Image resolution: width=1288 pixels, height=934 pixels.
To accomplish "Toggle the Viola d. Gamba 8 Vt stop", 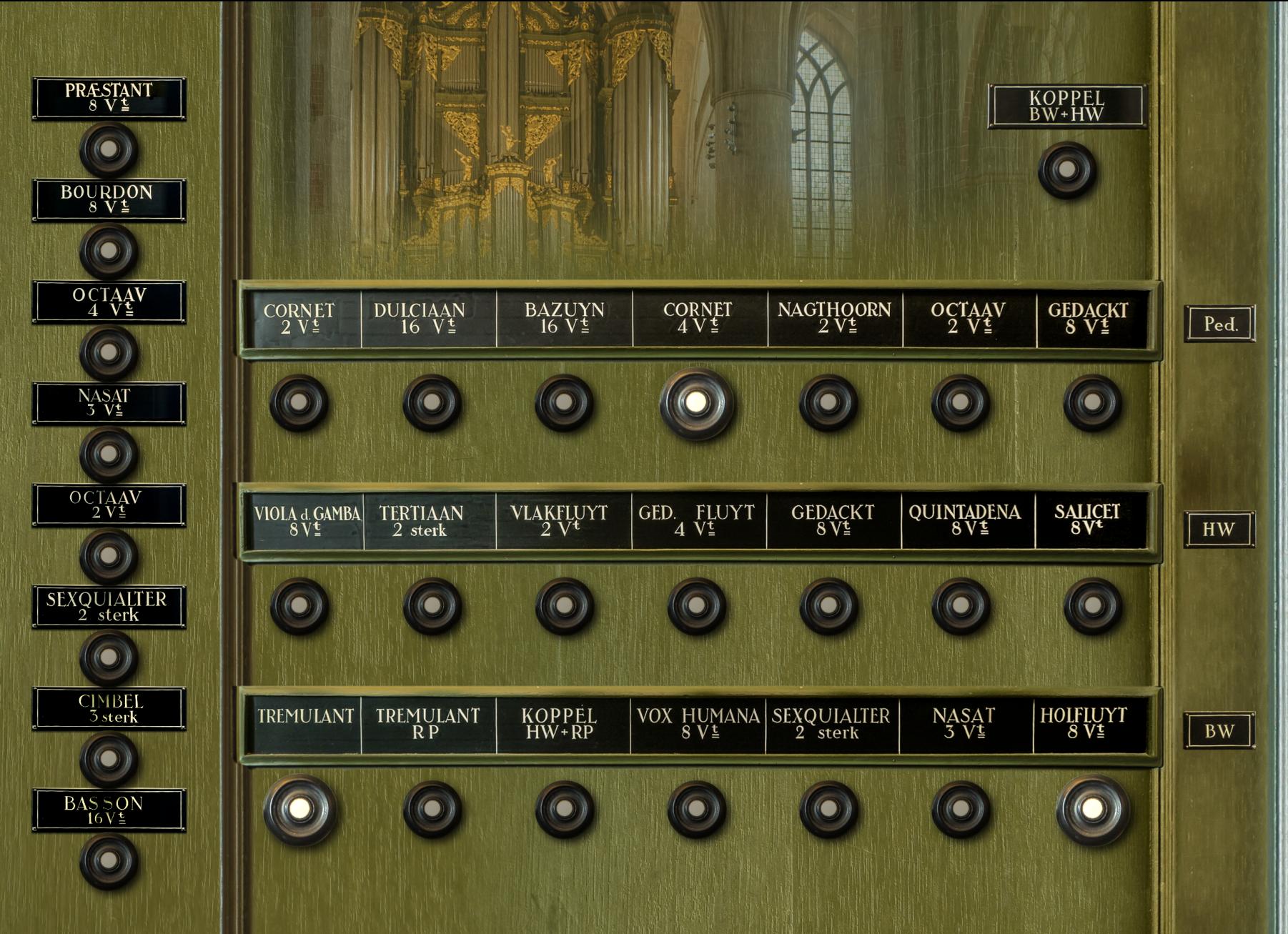I will tap(299, 605).
